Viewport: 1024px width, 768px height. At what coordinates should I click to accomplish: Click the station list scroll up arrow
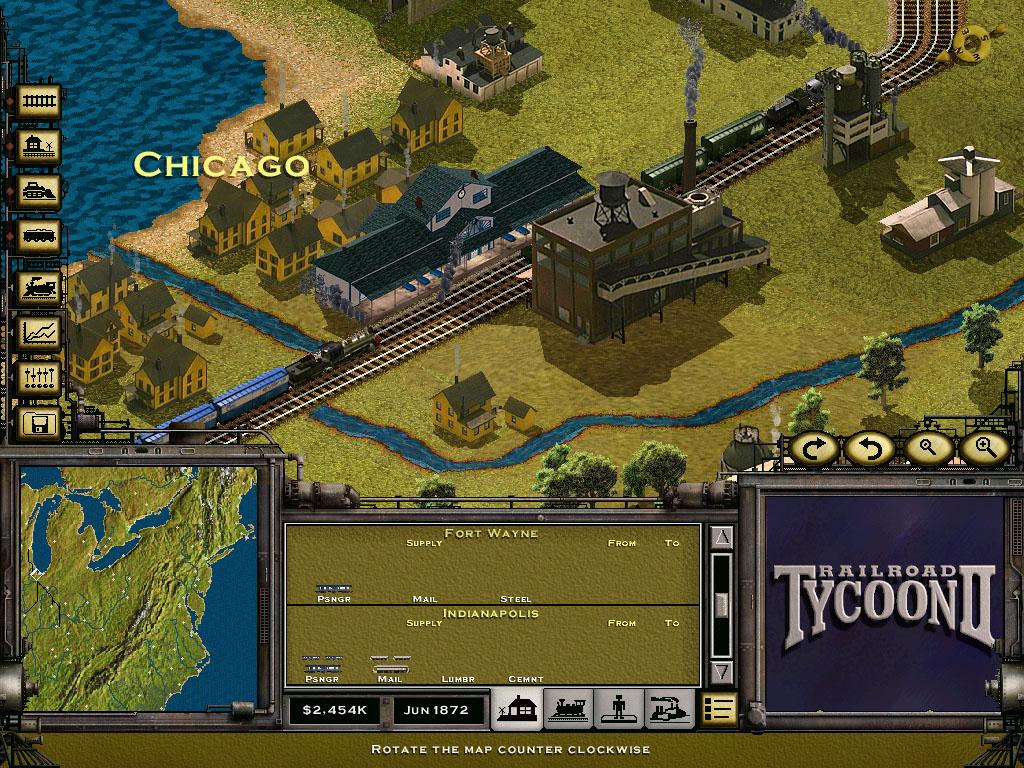pos(722,539)
